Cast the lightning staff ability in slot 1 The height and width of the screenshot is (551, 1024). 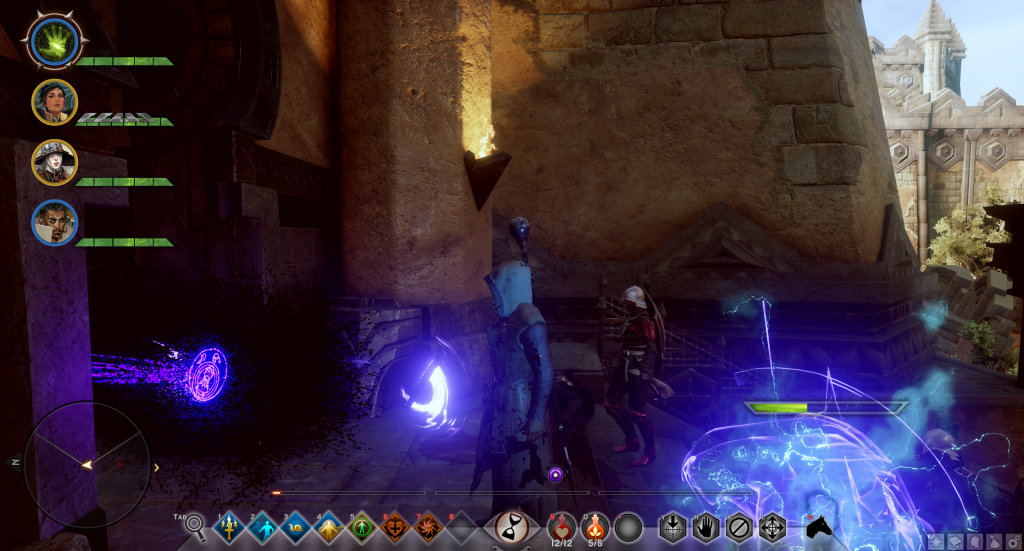[231, 526]
